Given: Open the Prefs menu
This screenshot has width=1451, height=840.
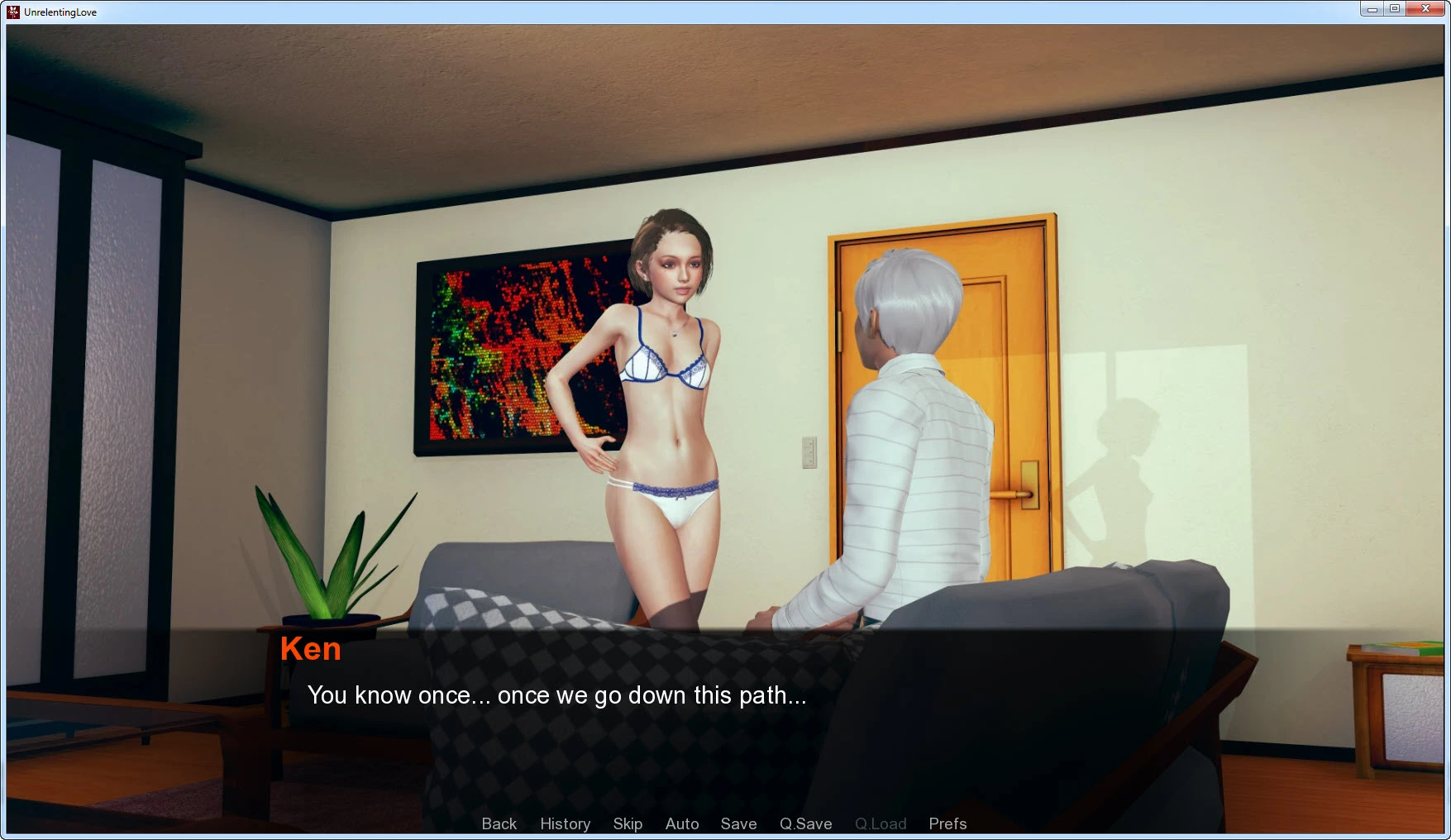Looking at the screenshot, I should click(947, 823).
